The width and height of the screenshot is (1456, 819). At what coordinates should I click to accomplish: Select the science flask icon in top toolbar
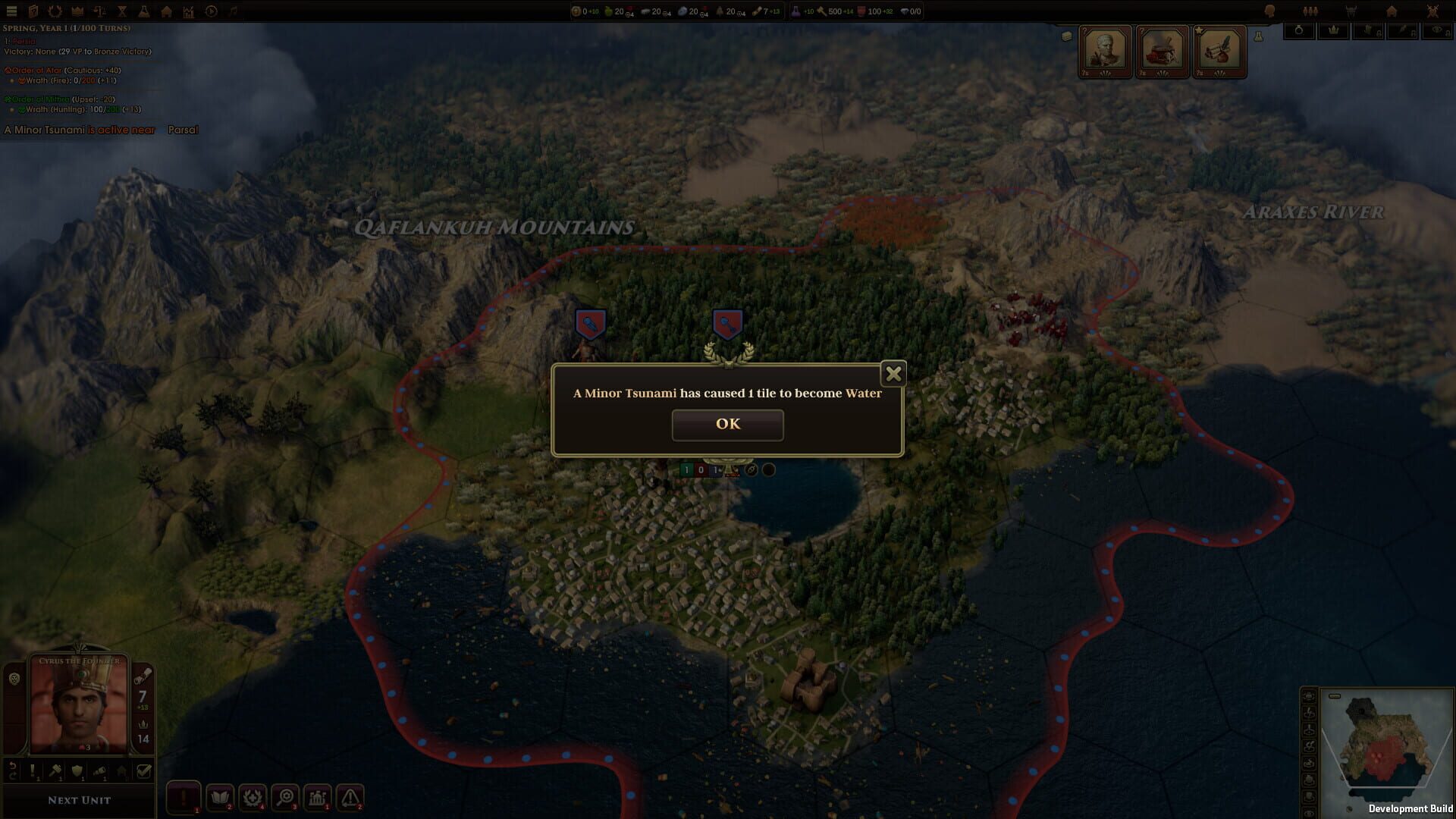pos(144,11)
